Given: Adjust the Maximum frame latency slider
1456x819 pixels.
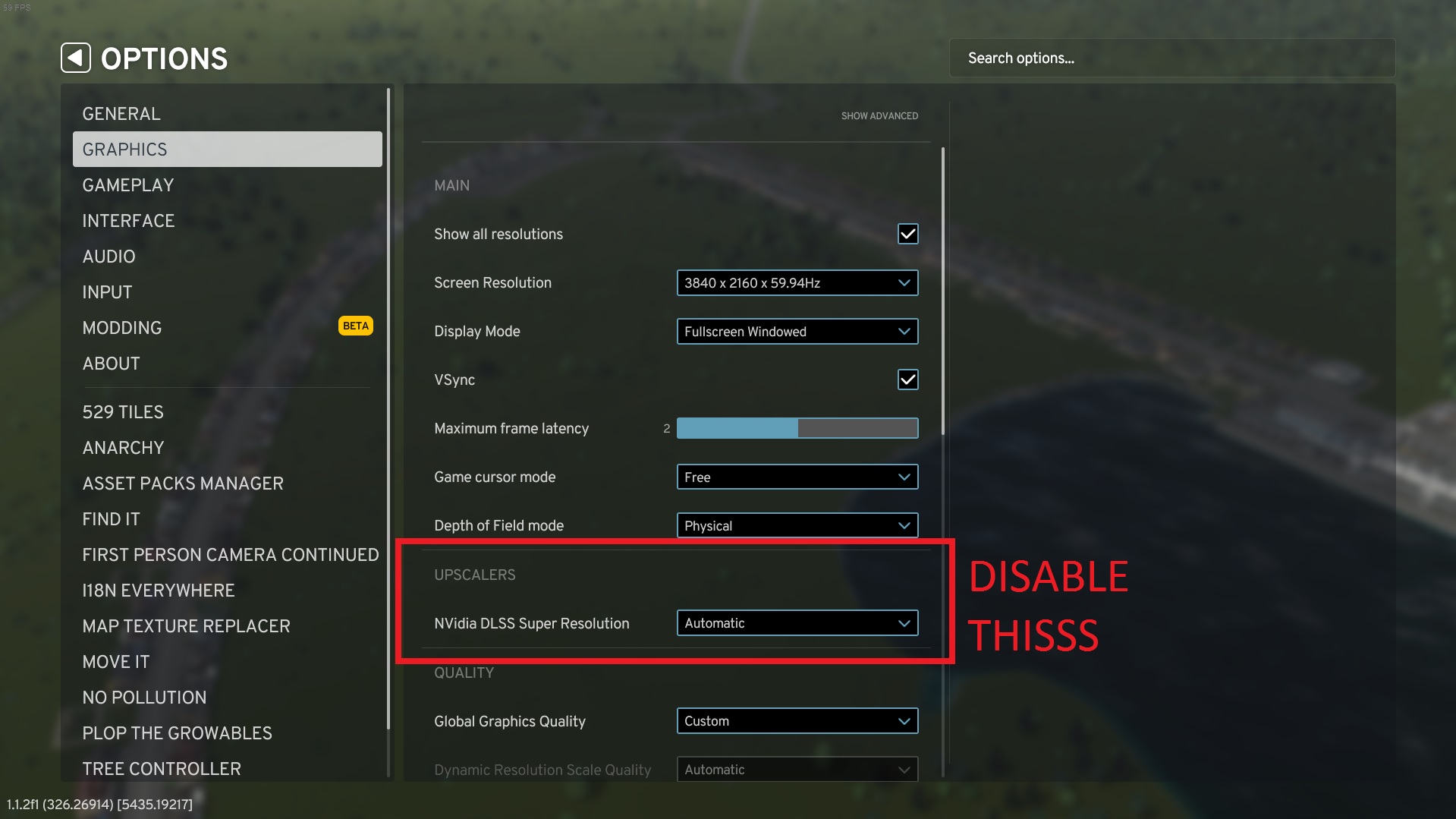Looking at the screenshot, I should [796, 428].
